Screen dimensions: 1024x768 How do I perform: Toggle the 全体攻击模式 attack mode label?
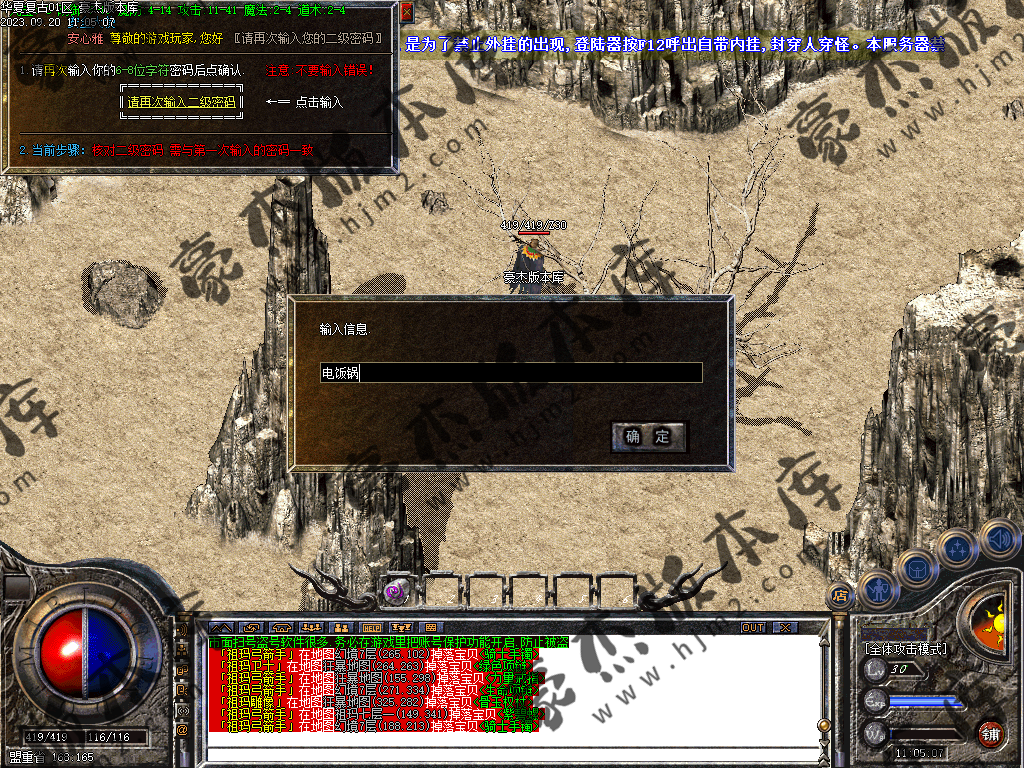(x=906, y=649)
